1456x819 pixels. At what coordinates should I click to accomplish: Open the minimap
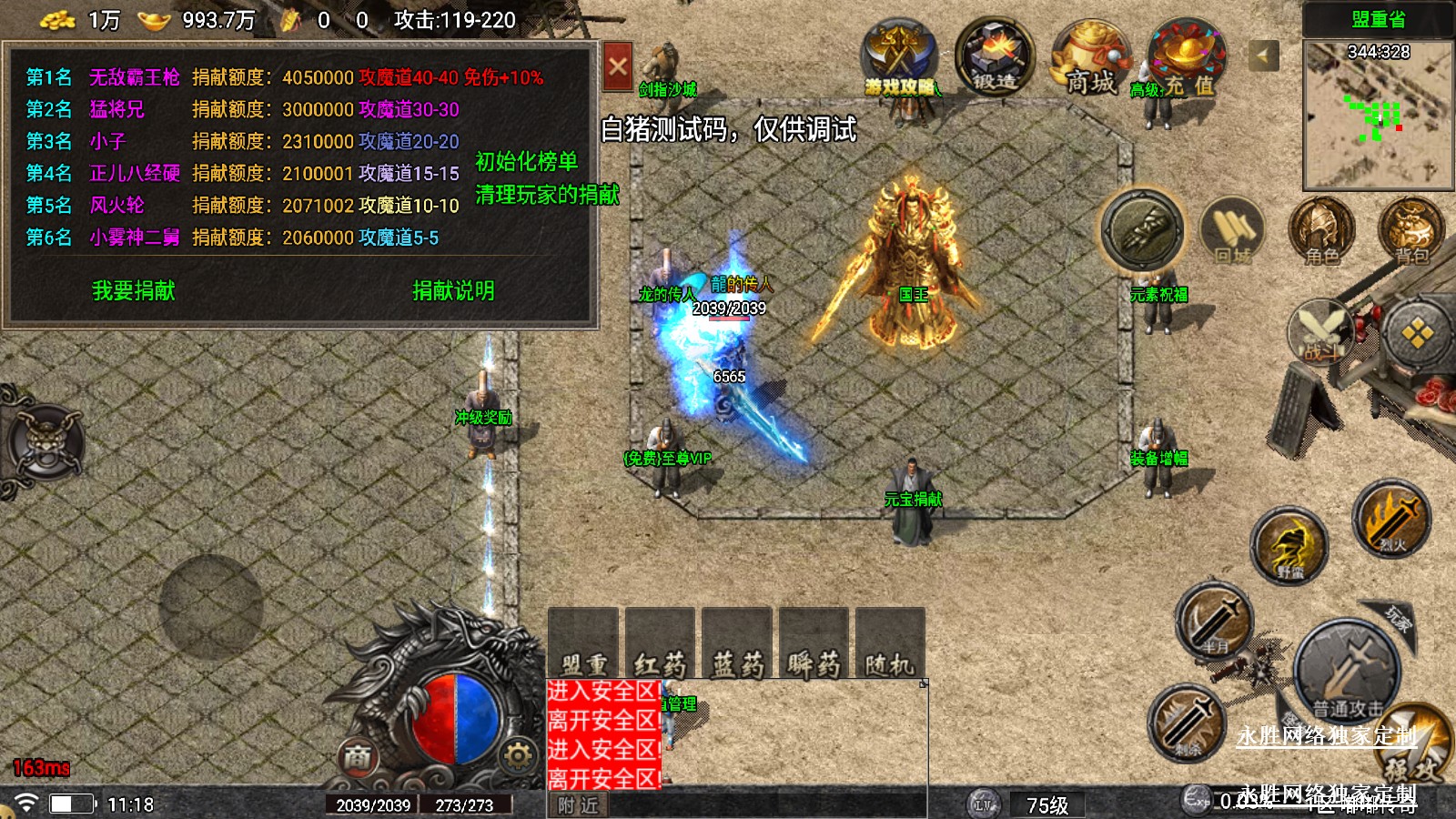tap(1378, 114)
